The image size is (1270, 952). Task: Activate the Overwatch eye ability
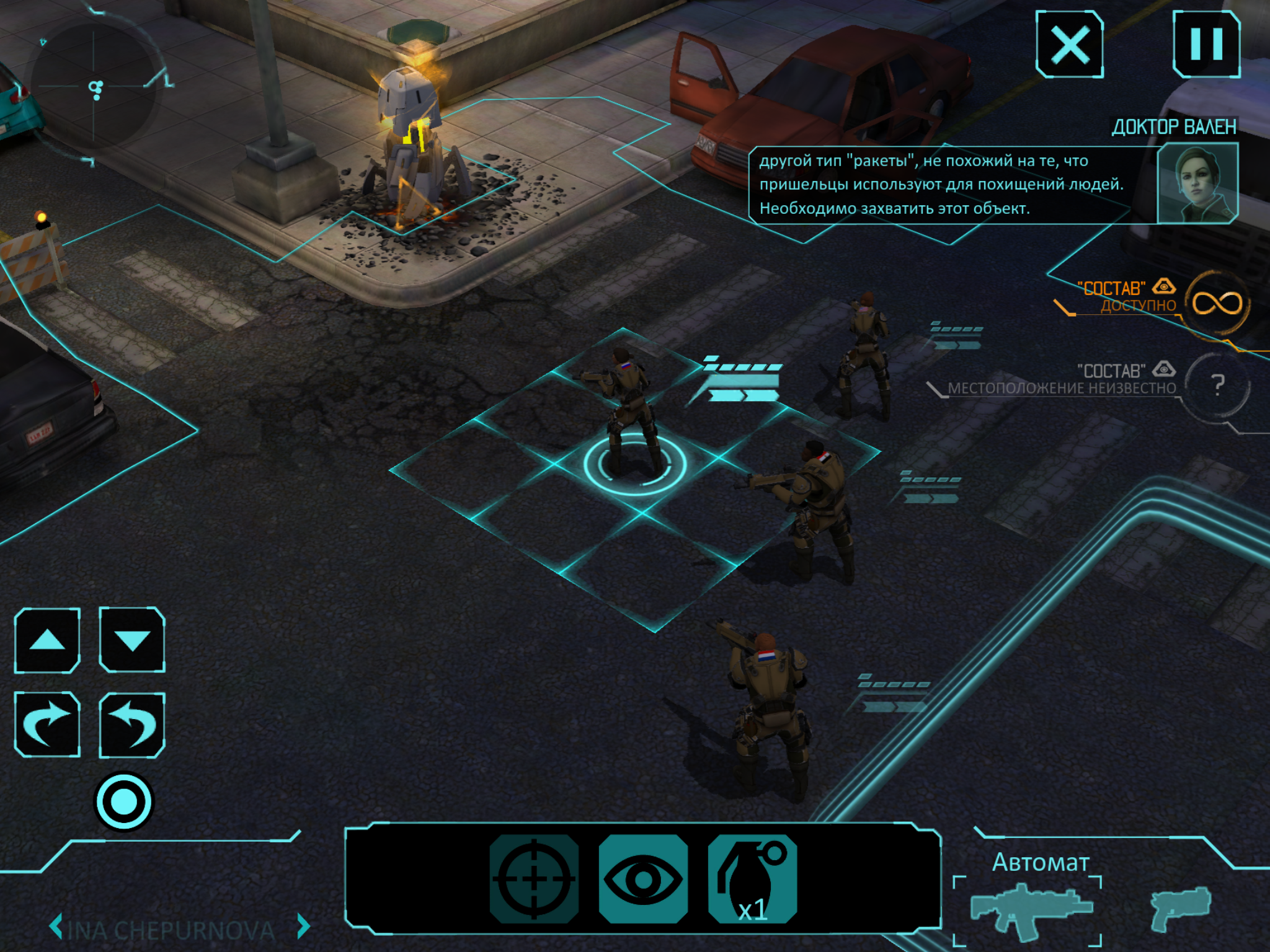(643, 878)
